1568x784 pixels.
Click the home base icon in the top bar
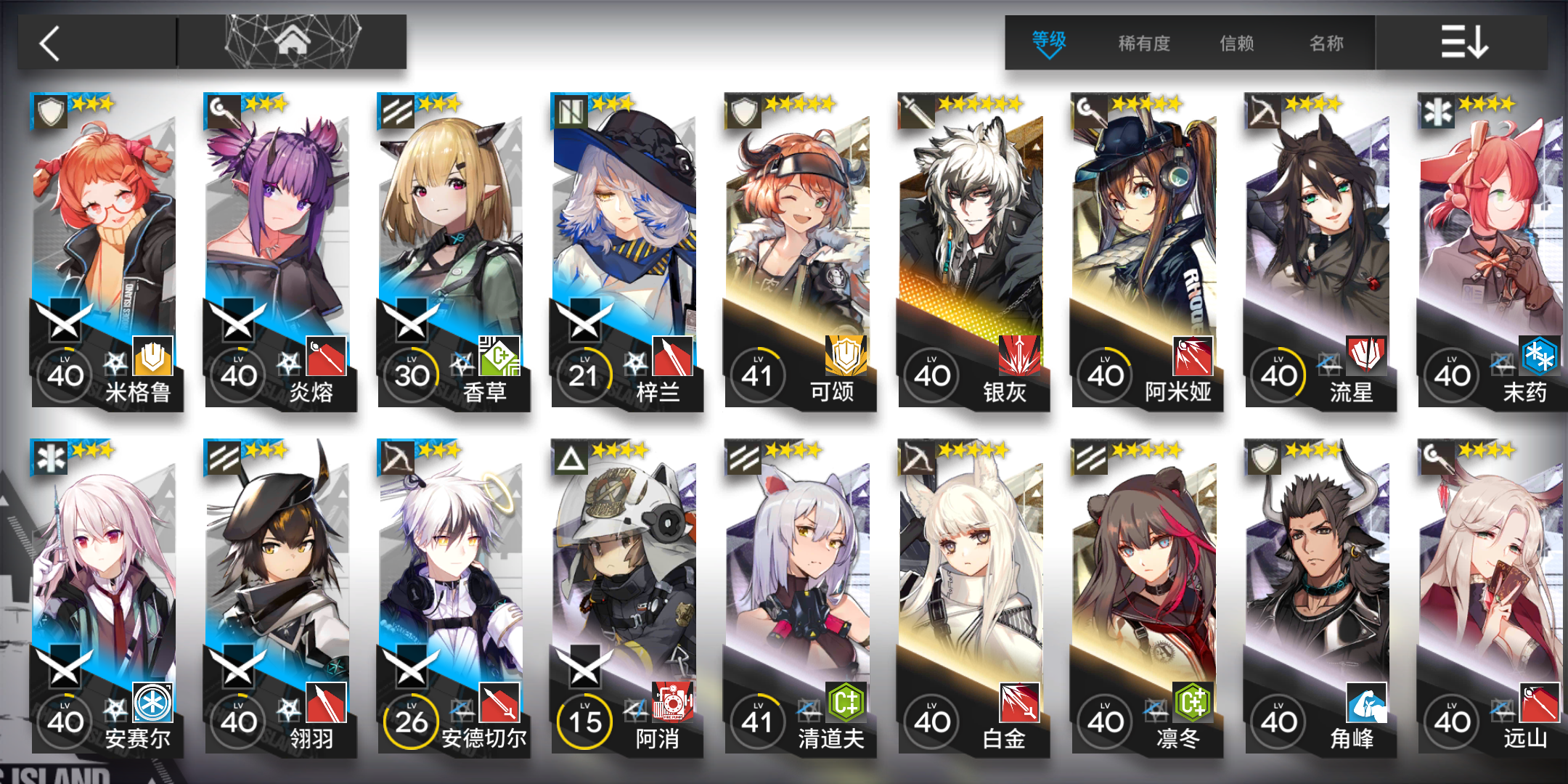tap(294, 38)
